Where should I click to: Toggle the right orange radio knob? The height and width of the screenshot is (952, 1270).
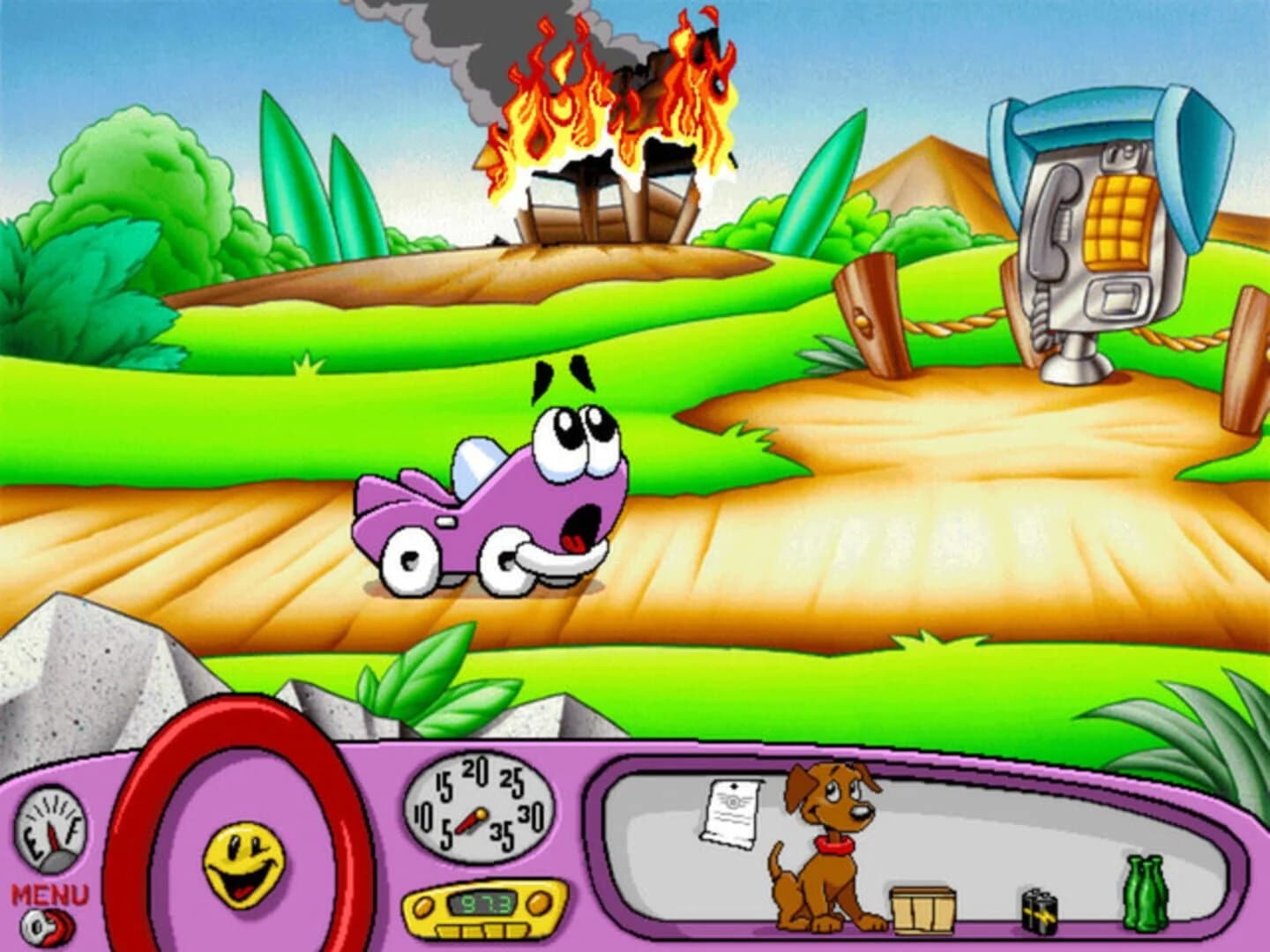[536, 903]
